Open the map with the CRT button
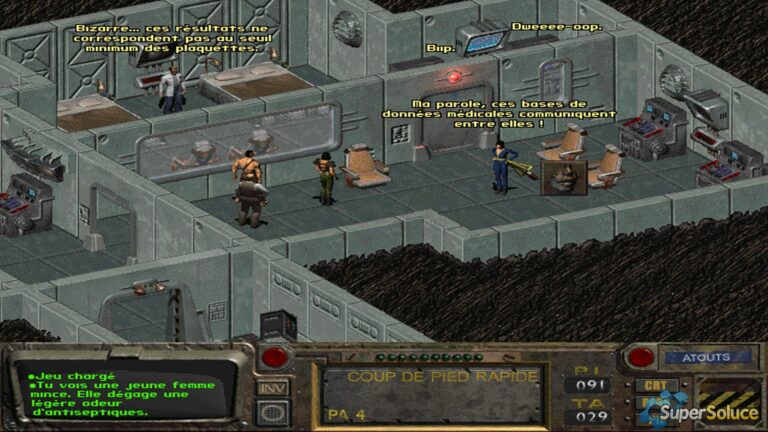The width and height of the screenshot is (768, 432). 655,385
